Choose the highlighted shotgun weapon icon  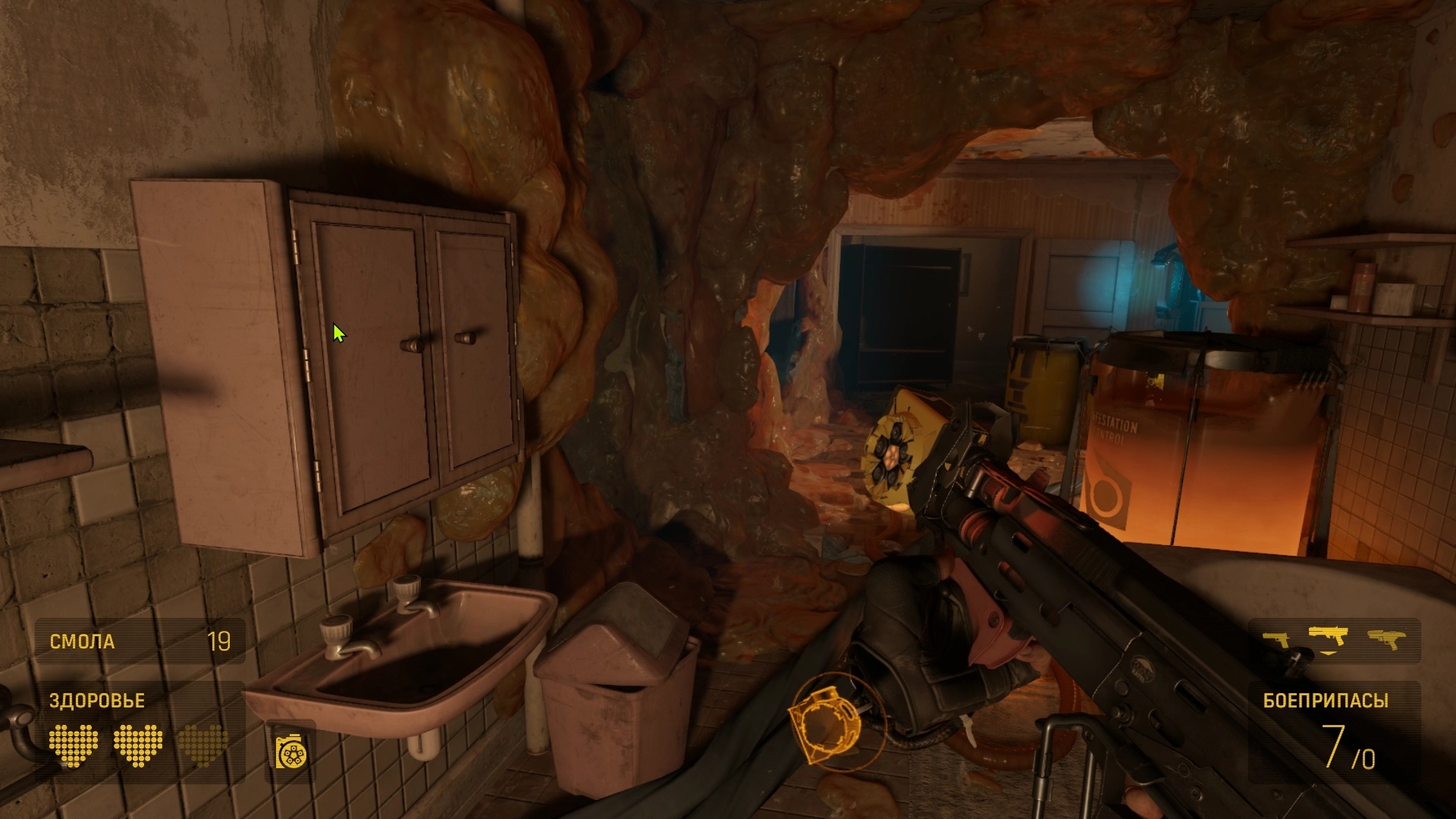[1330, 637]
